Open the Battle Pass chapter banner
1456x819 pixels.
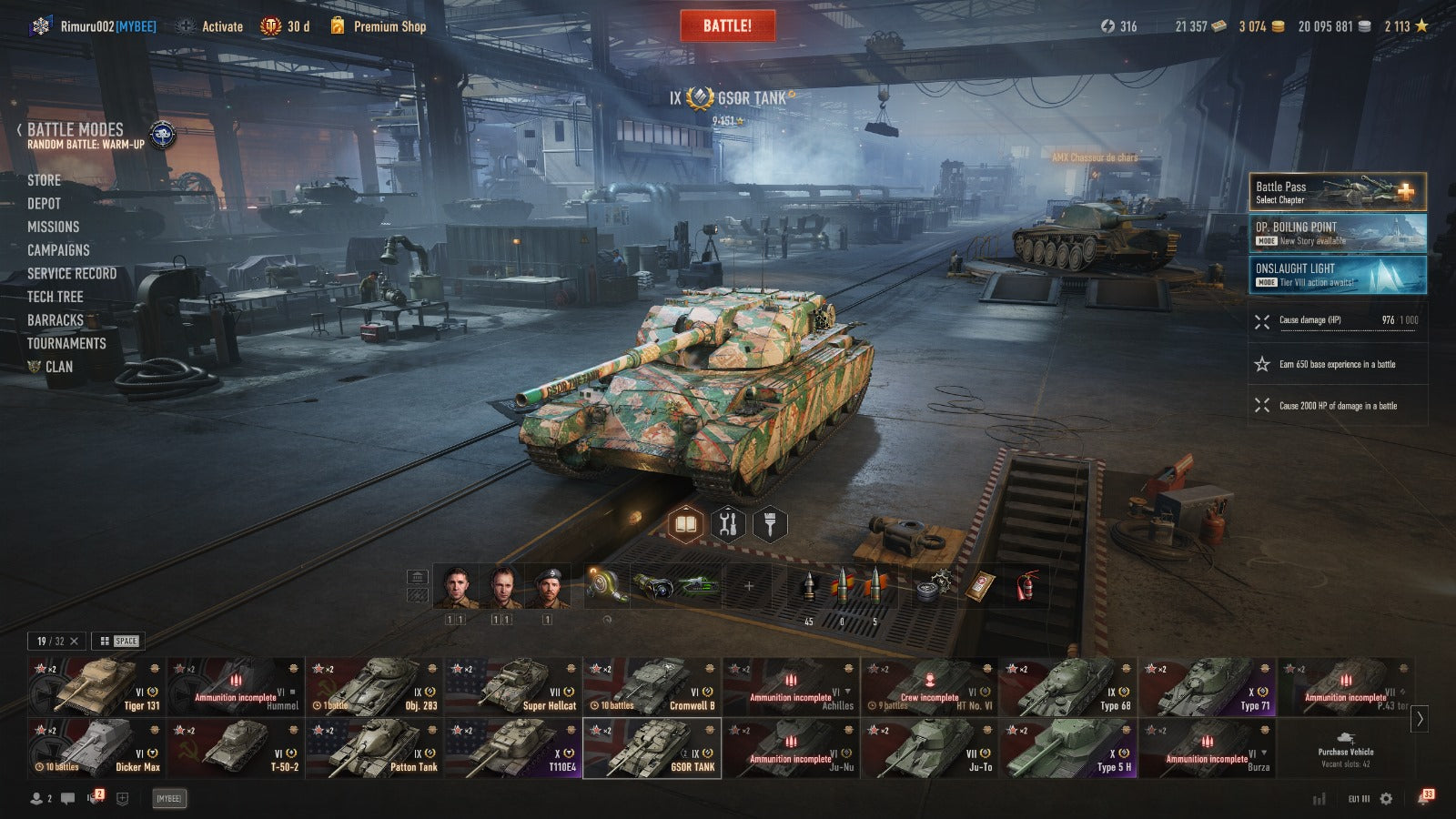[1337, 192]
